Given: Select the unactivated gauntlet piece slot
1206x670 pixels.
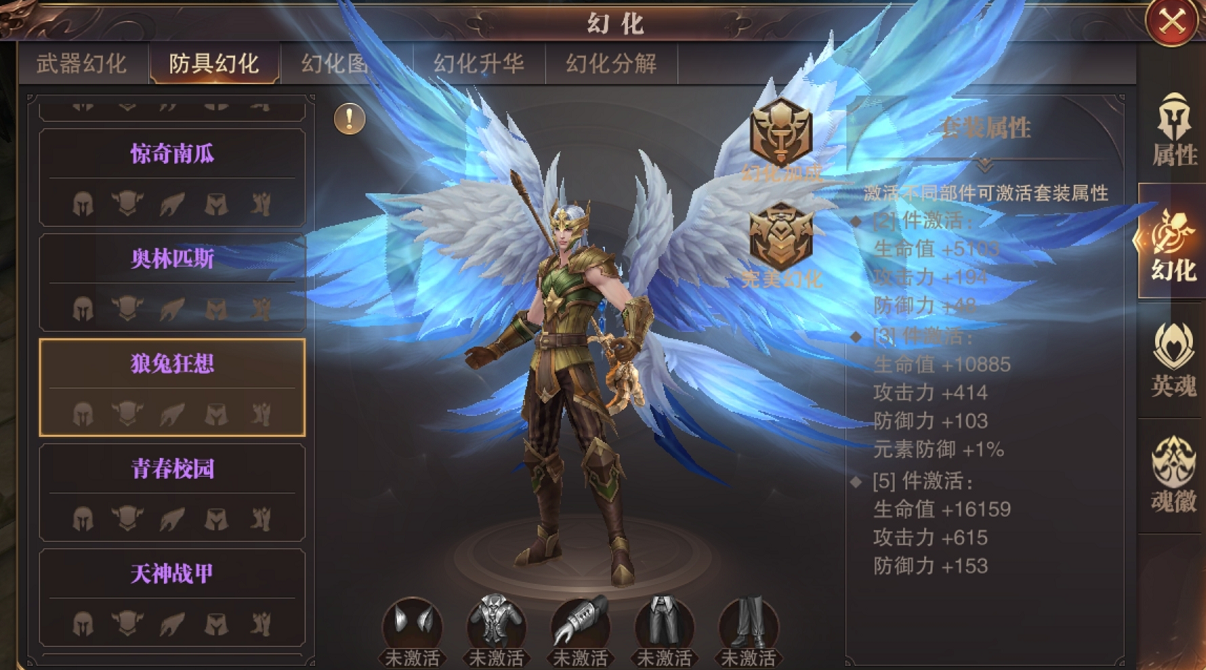Looking at the screenshot, I should tap(580, 624).
